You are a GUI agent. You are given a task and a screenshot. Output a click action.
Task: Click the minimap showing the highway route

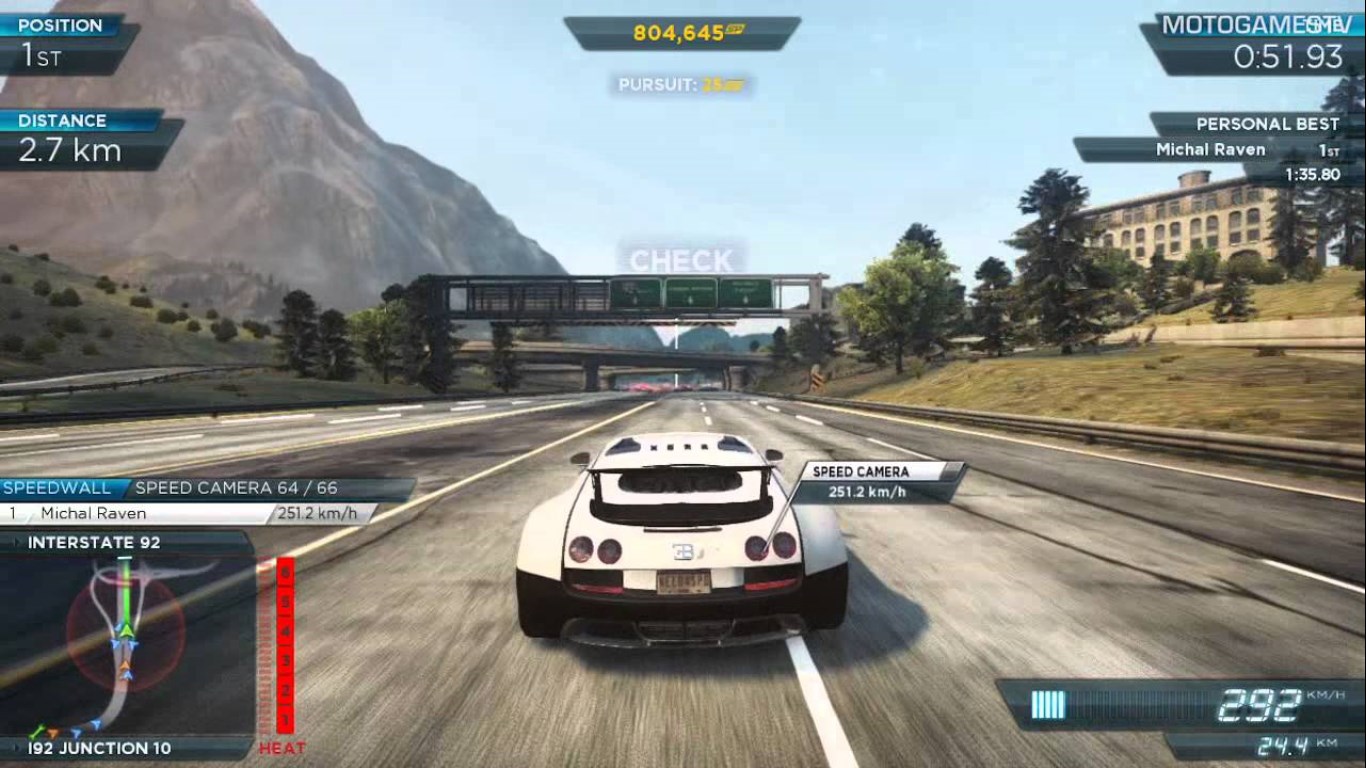125,645
